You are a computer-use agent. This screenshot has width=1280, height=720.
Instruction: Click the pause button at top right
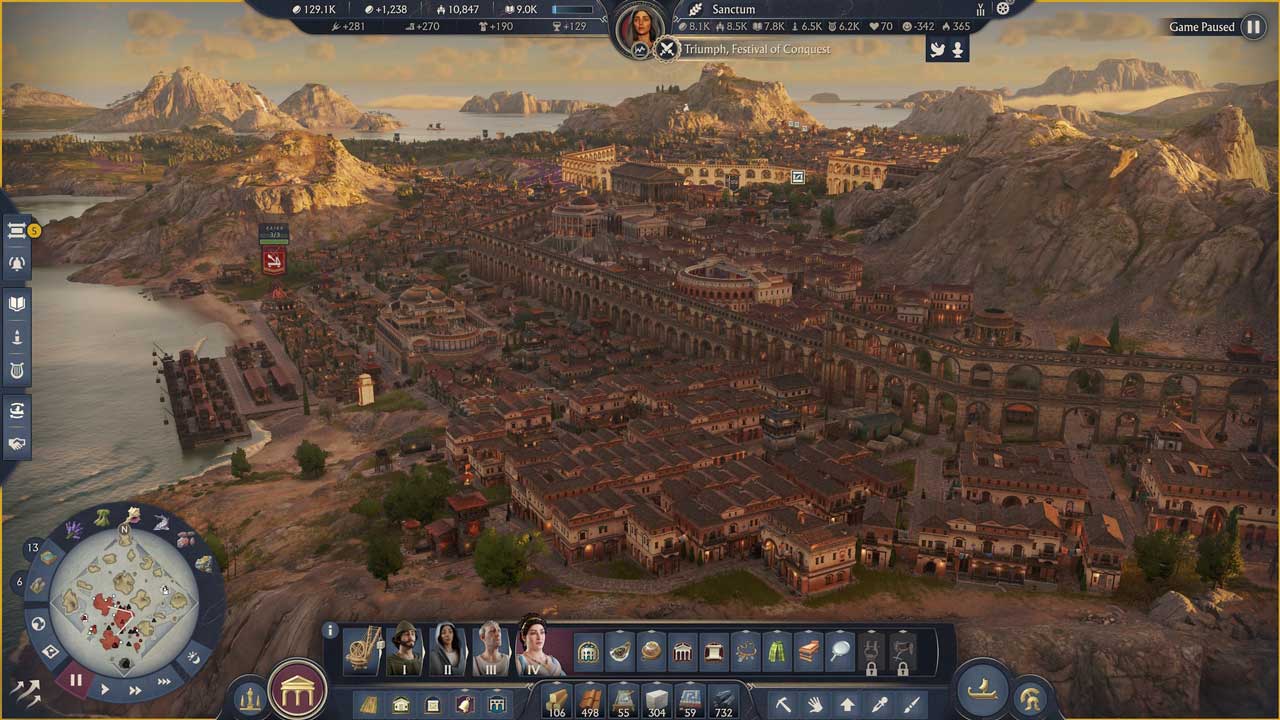(x=1253, y=27)
